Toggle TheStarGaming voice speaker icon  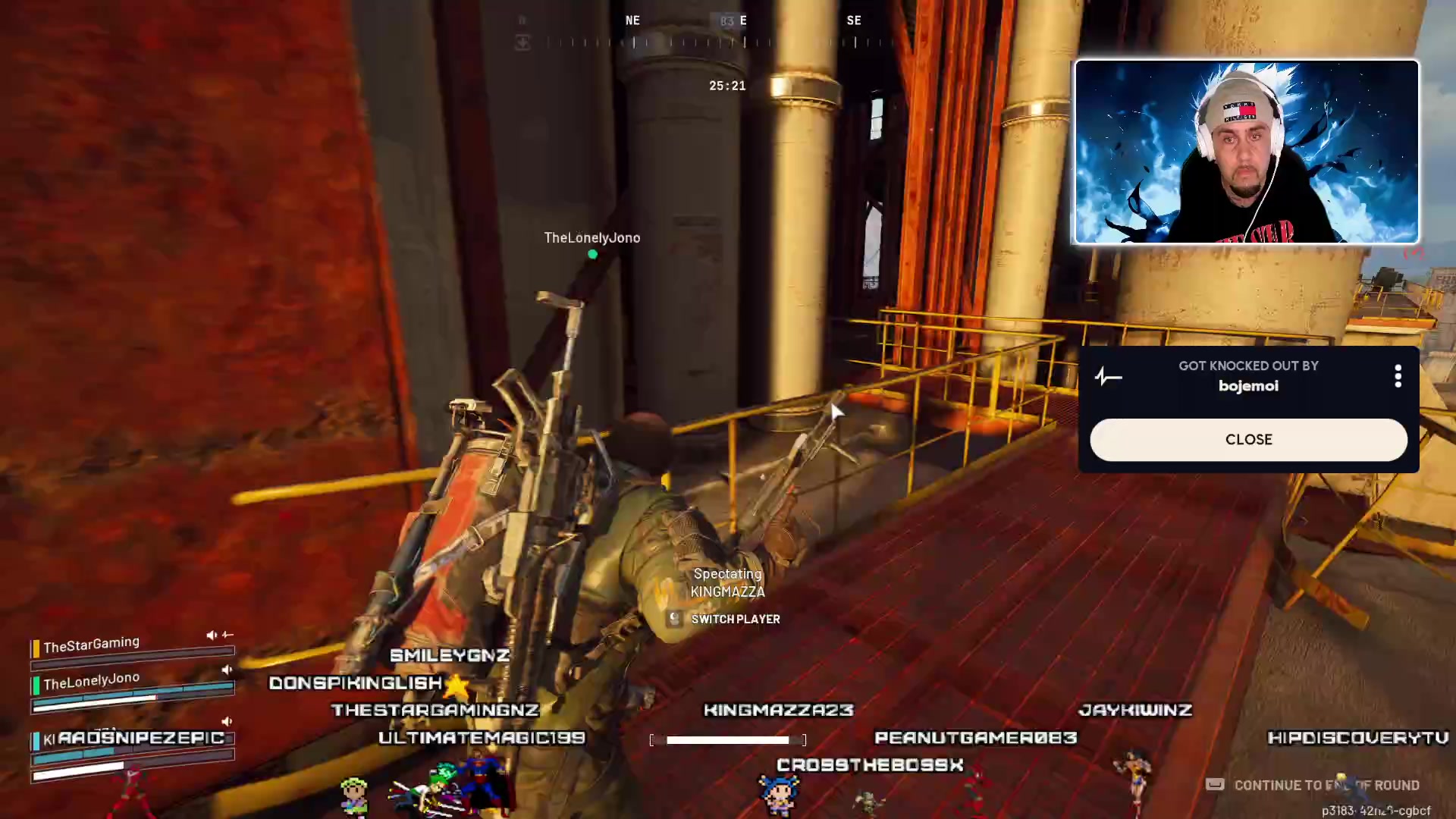212,635
